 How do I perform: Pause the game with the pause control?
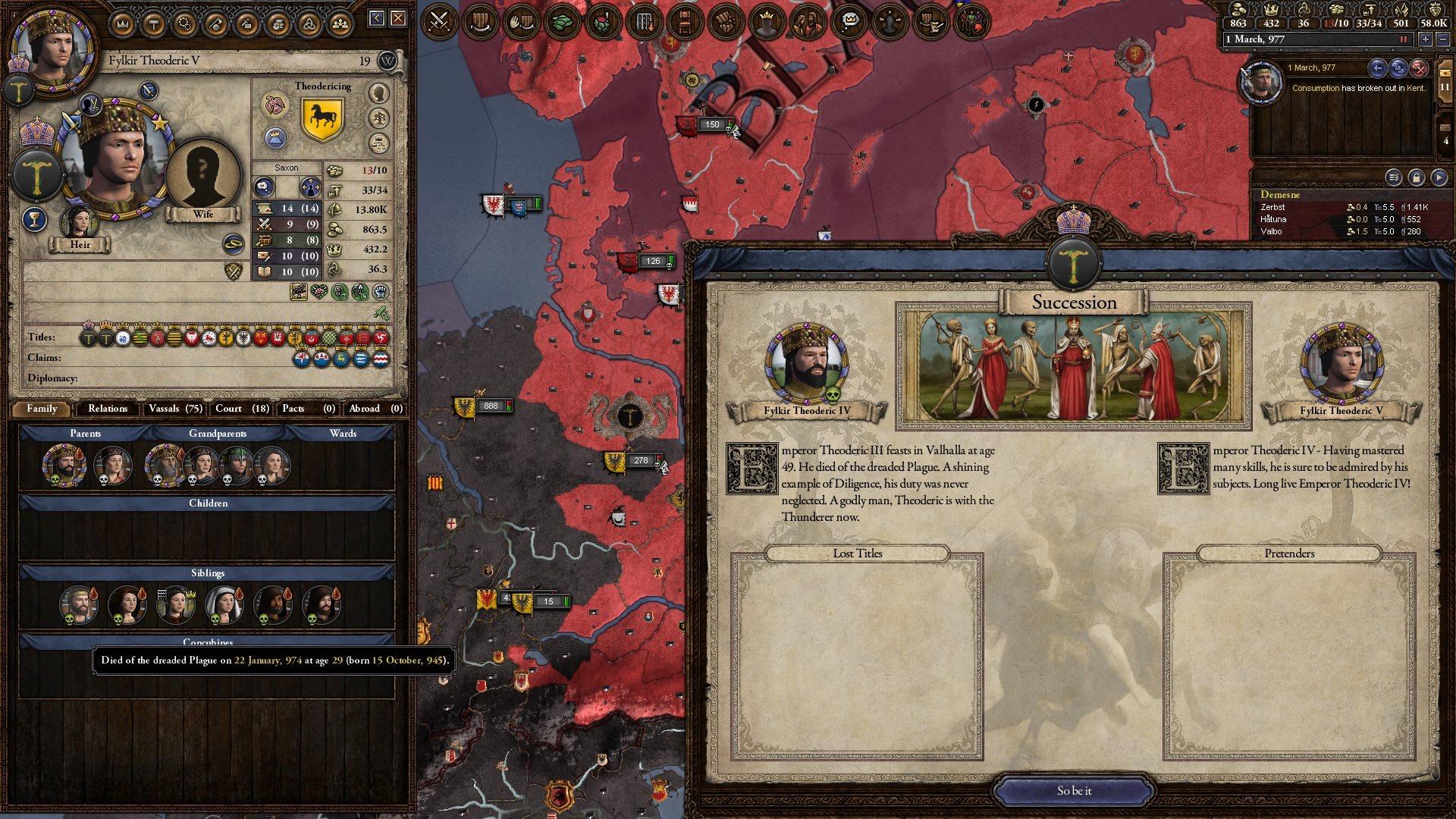click(x=1404, y=40)
